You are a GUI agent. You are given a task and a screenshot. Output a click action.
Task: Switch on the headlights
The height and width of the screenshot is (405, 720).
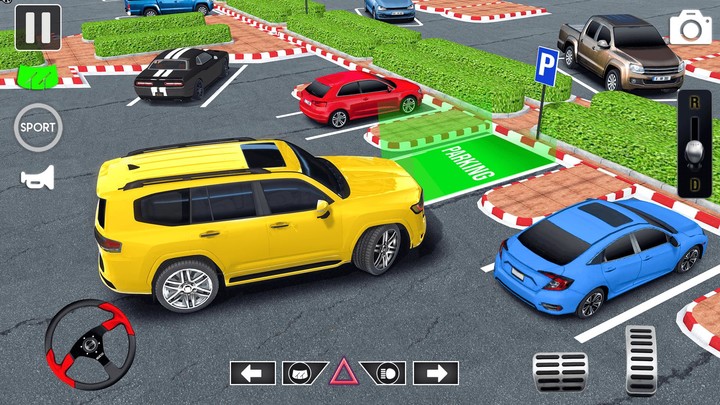[x=389, y=373]
